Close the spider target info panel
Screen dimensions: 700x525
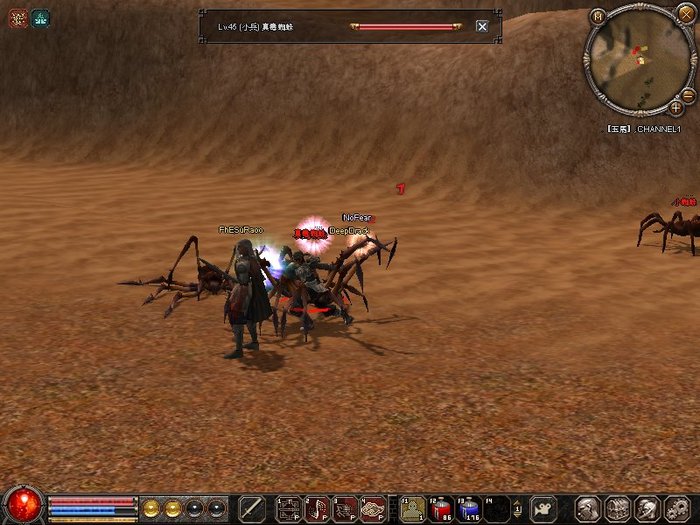pyautogui.click(x=482, y=26)
